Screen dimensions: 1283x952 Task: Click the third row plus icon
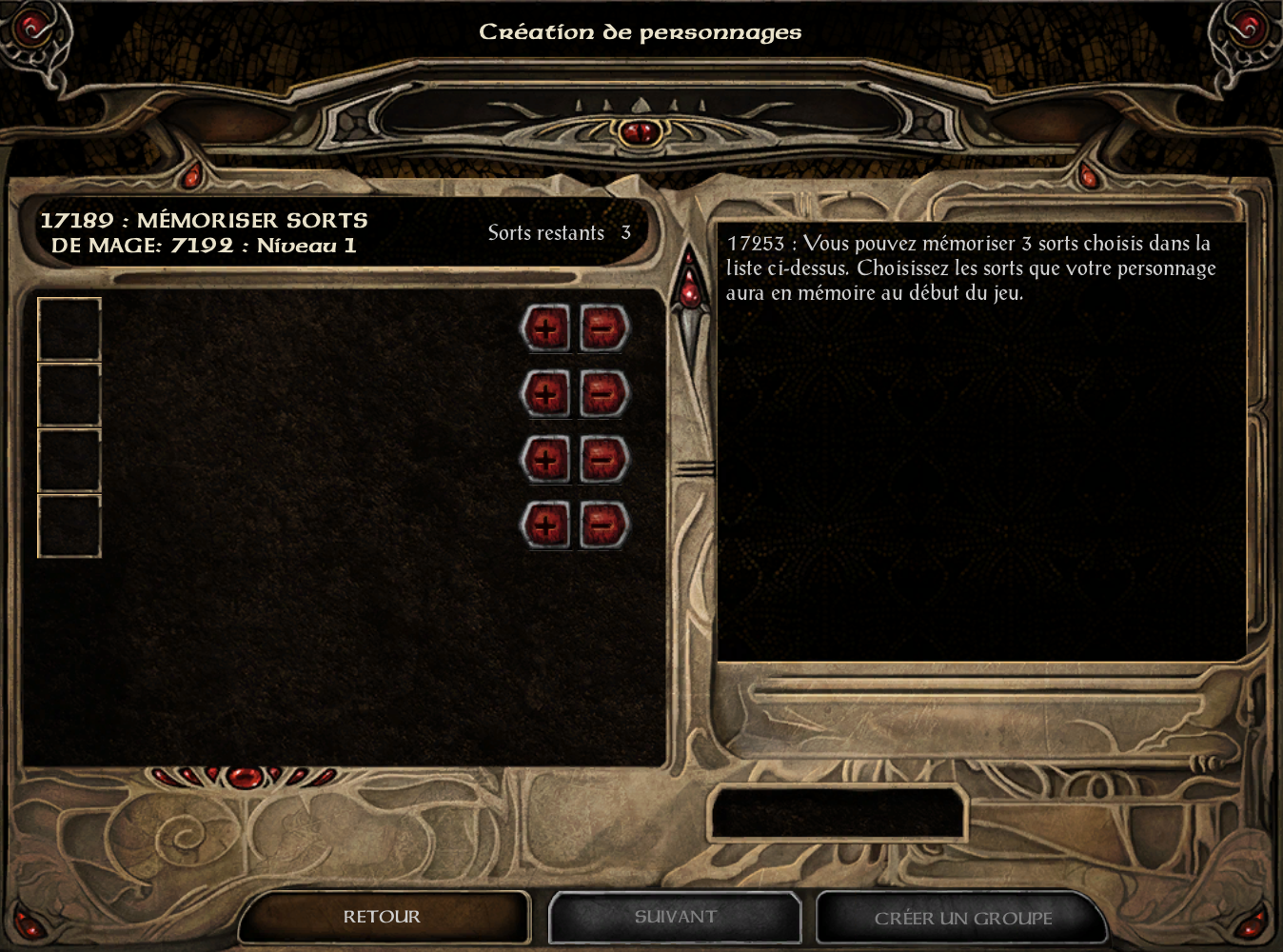(546, 458)
